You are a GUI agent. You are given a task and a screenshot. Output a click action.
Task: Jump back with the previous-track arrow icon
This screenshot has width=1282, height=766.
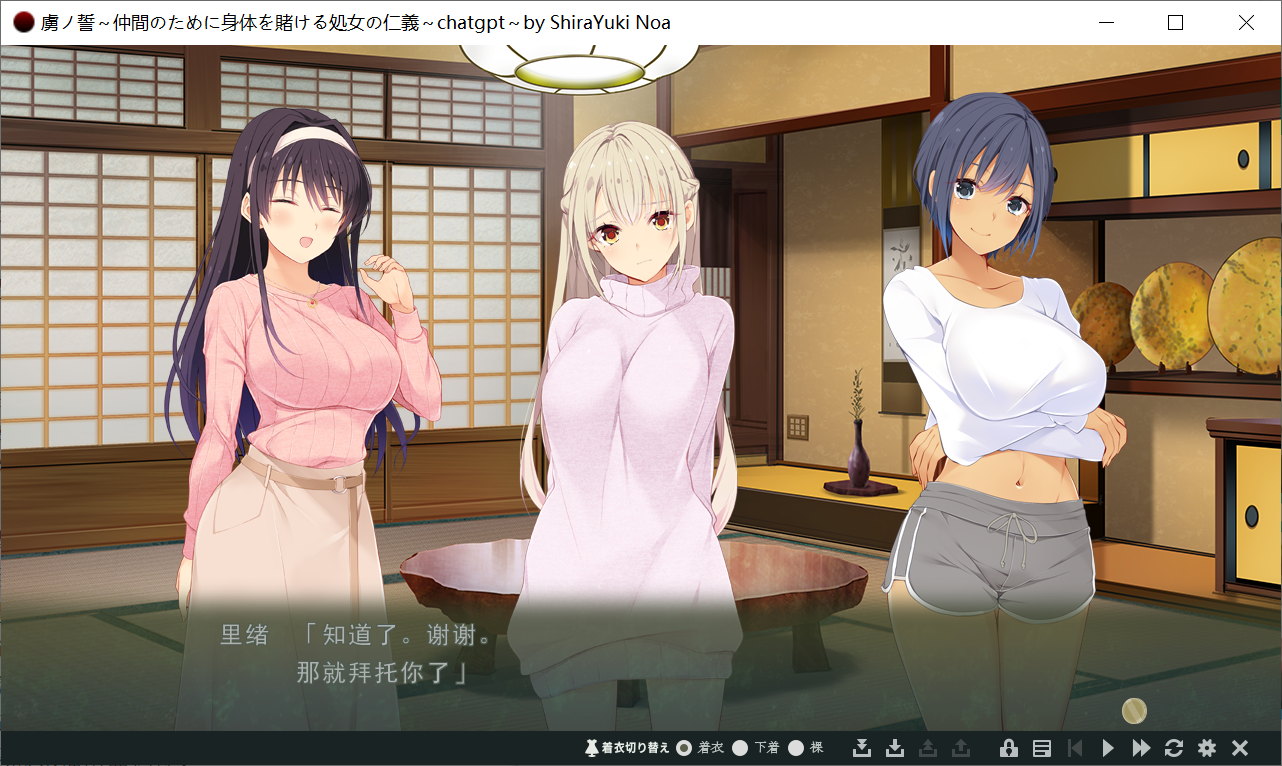[1075, 748]
